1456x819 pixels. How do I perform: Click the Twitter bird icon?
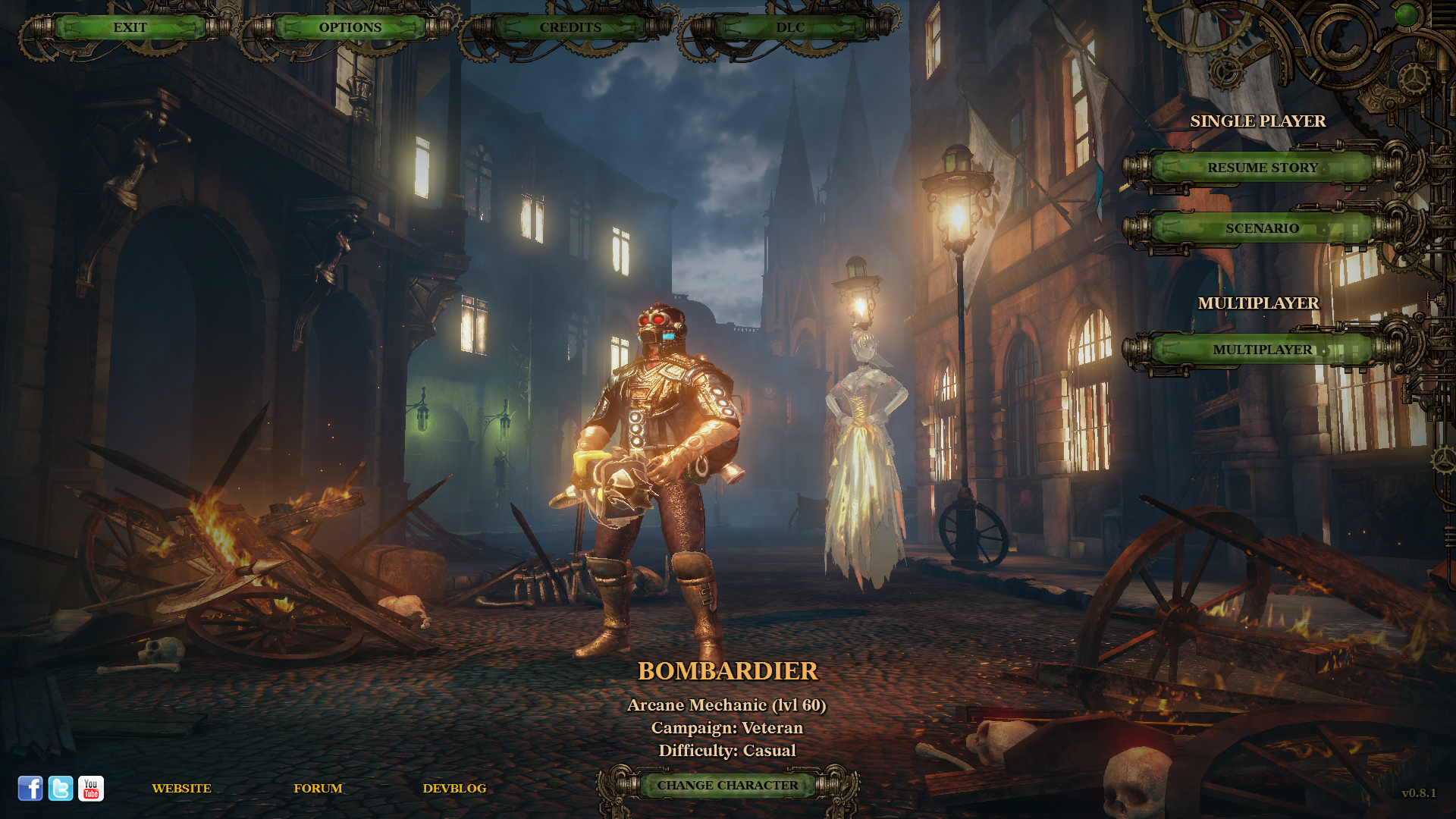point(60,789)
